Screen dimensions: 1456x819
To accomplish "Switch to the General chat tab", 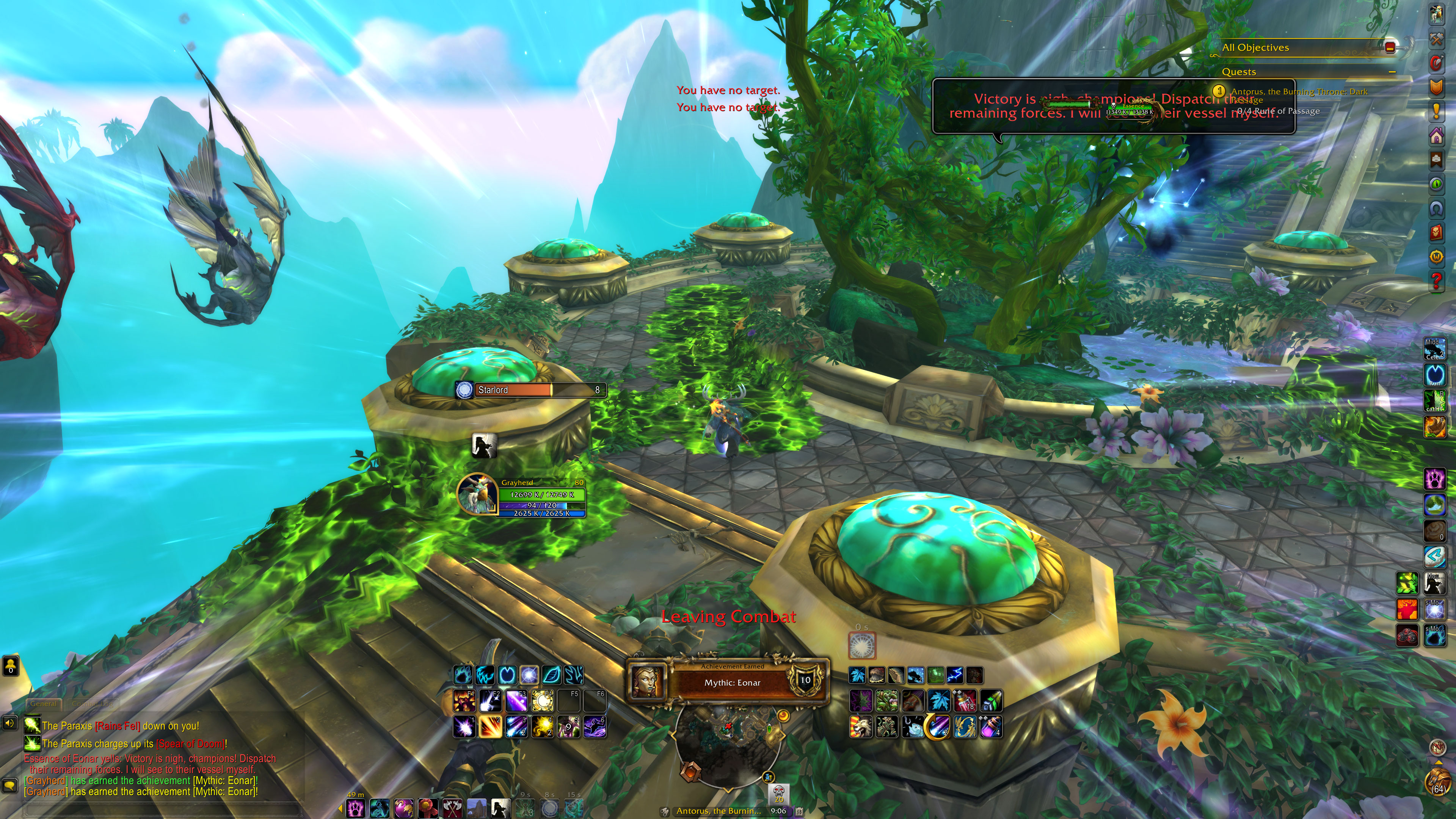I will [x=44, y=704].
